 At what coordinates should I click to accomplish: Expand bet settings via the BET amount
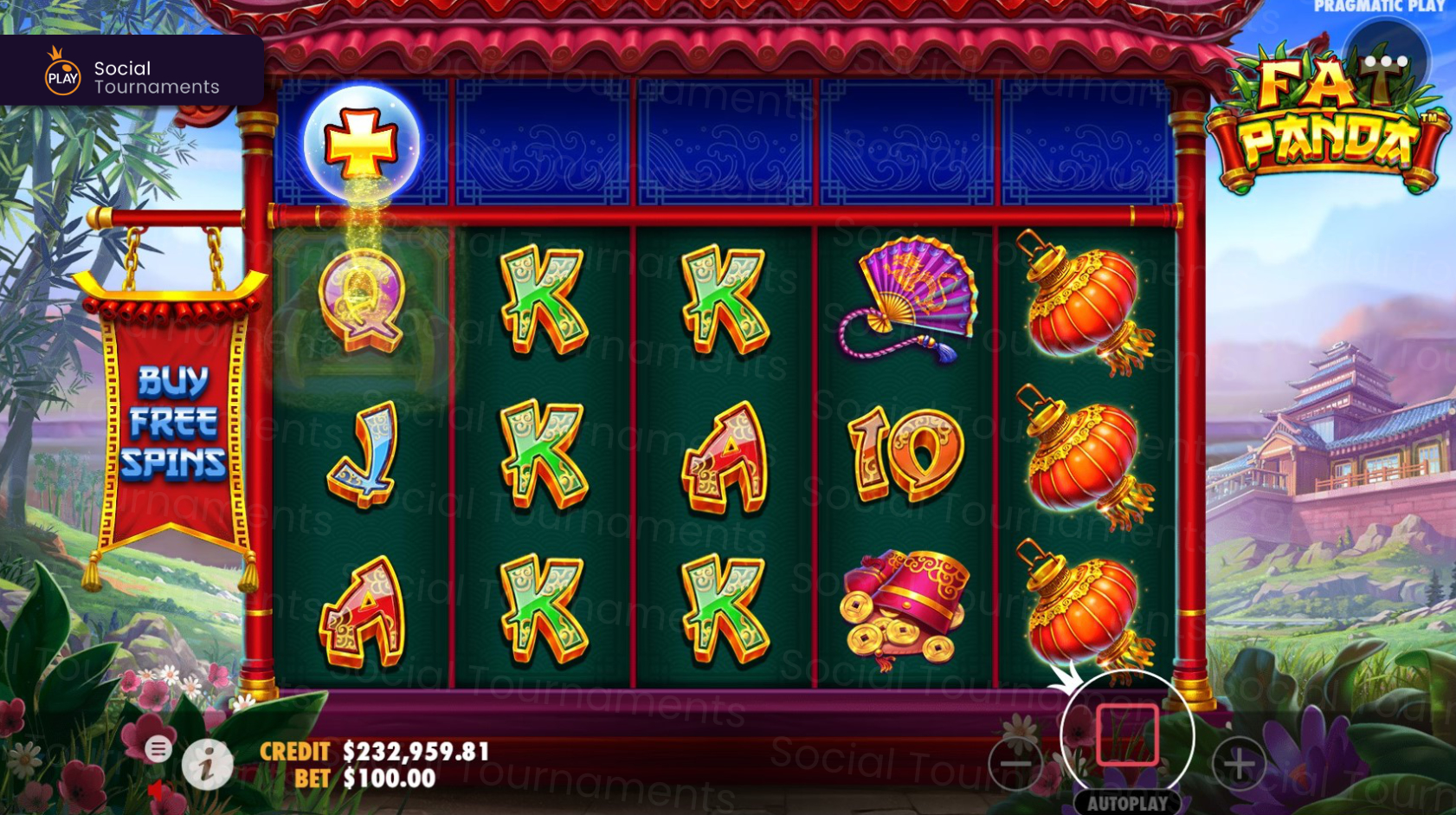(x=385, y=779)
